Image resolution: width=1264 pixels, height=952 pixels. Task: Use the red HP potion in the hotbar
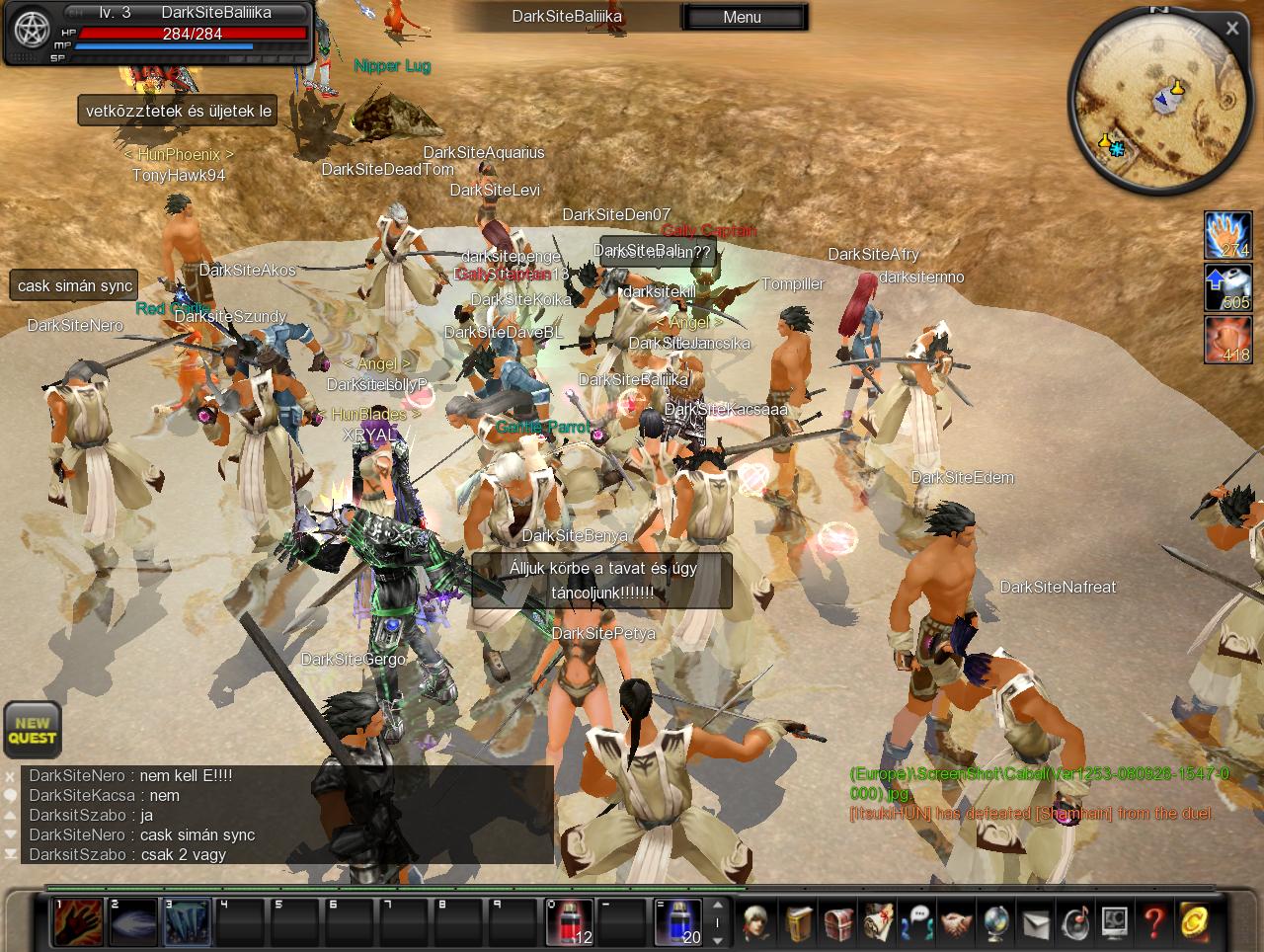point(570,922)
